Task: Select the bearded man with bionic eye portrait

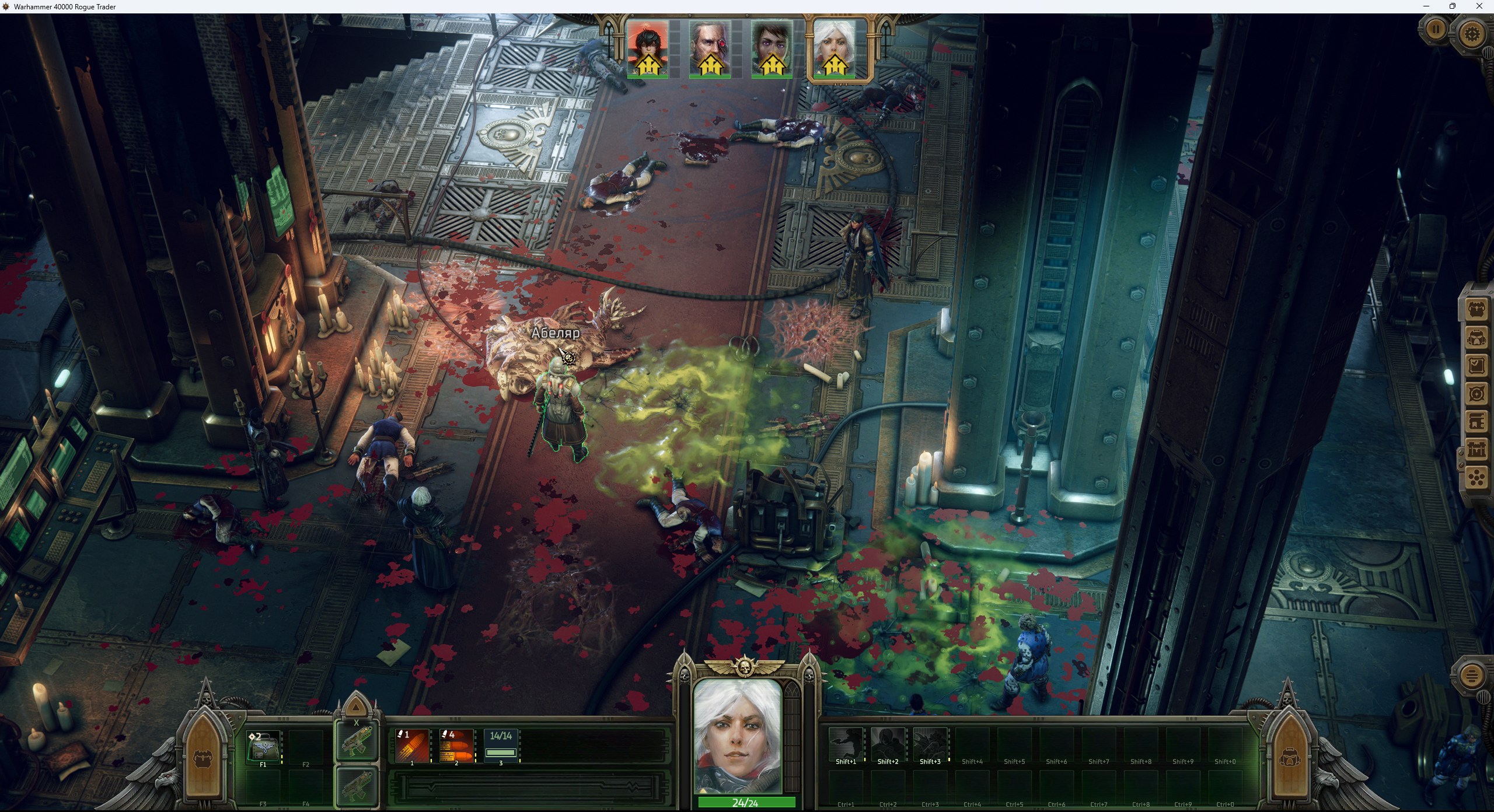Action: click(710, 49)
